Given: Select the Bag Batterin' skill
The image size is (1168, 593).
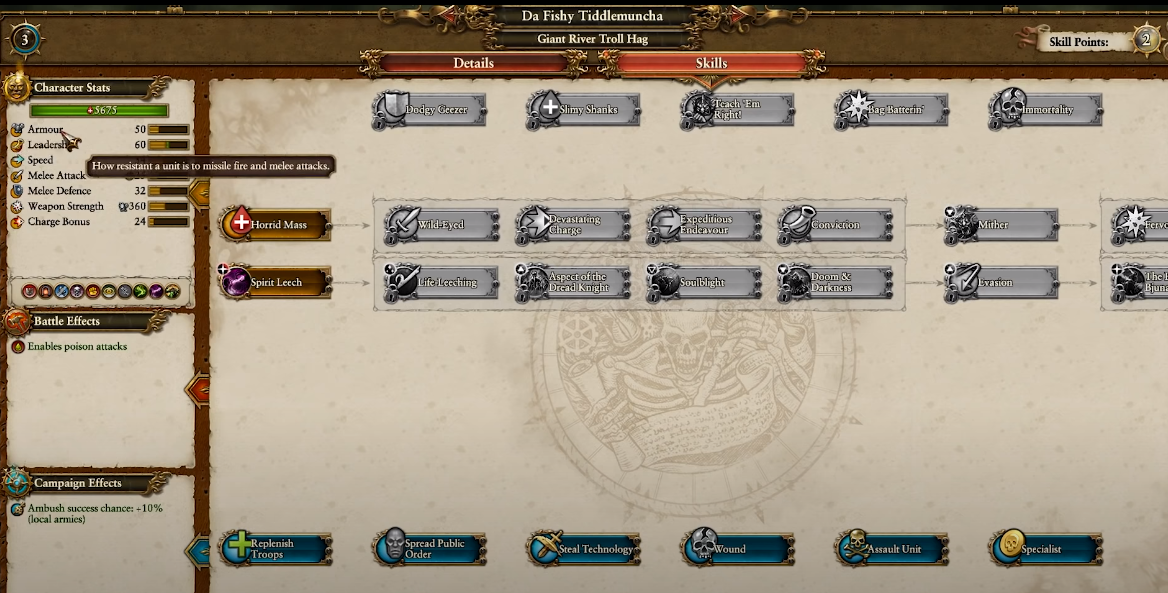Looking at the screenshot, I should tap(893, 110).
